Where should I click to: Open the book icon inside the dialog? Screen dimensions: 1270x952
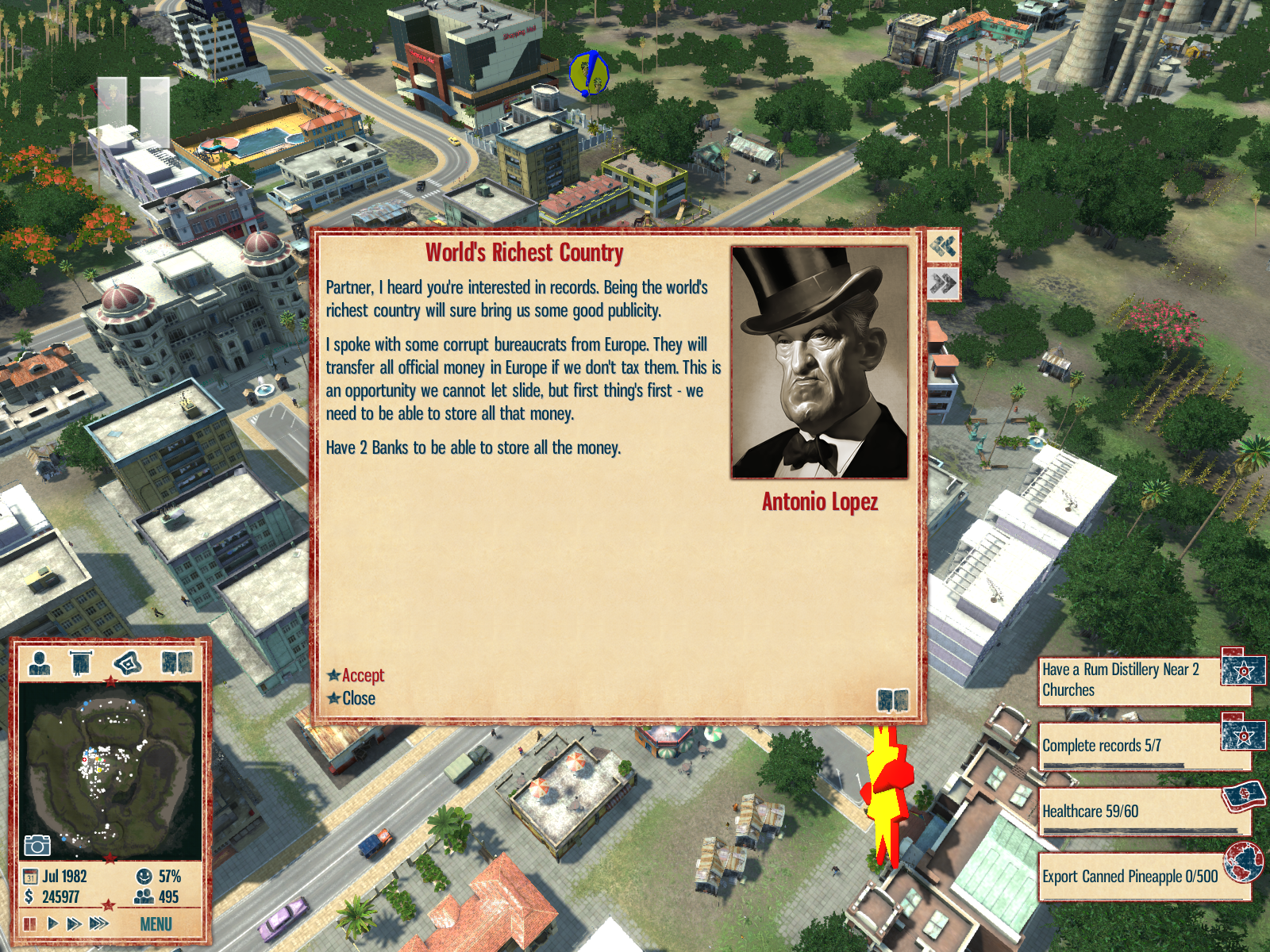coord(893,701)
